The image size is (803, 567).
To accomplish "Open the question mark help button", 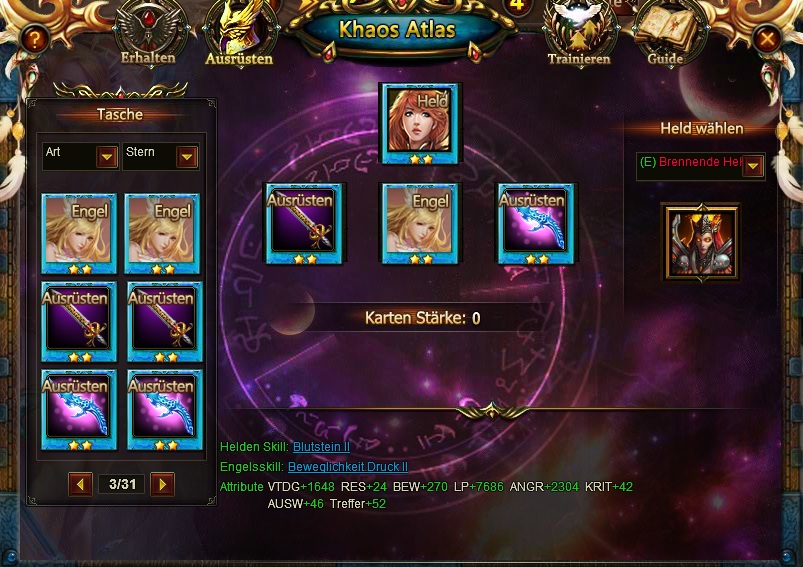I will (35, 39).
